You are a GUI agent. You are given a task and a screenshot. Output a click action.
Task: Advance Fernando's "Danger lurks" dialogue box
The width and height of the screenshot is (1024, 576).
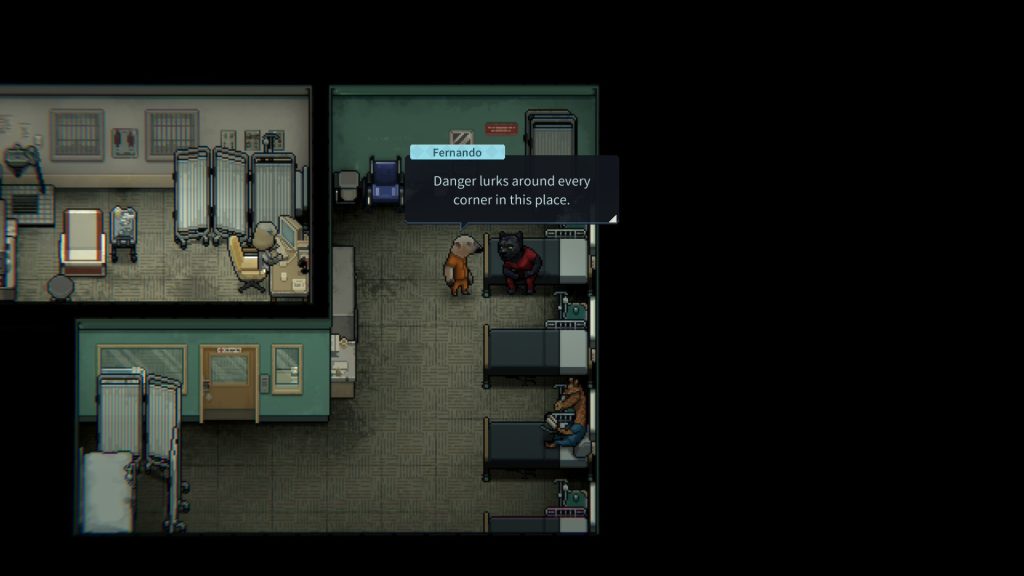(511, 190)
